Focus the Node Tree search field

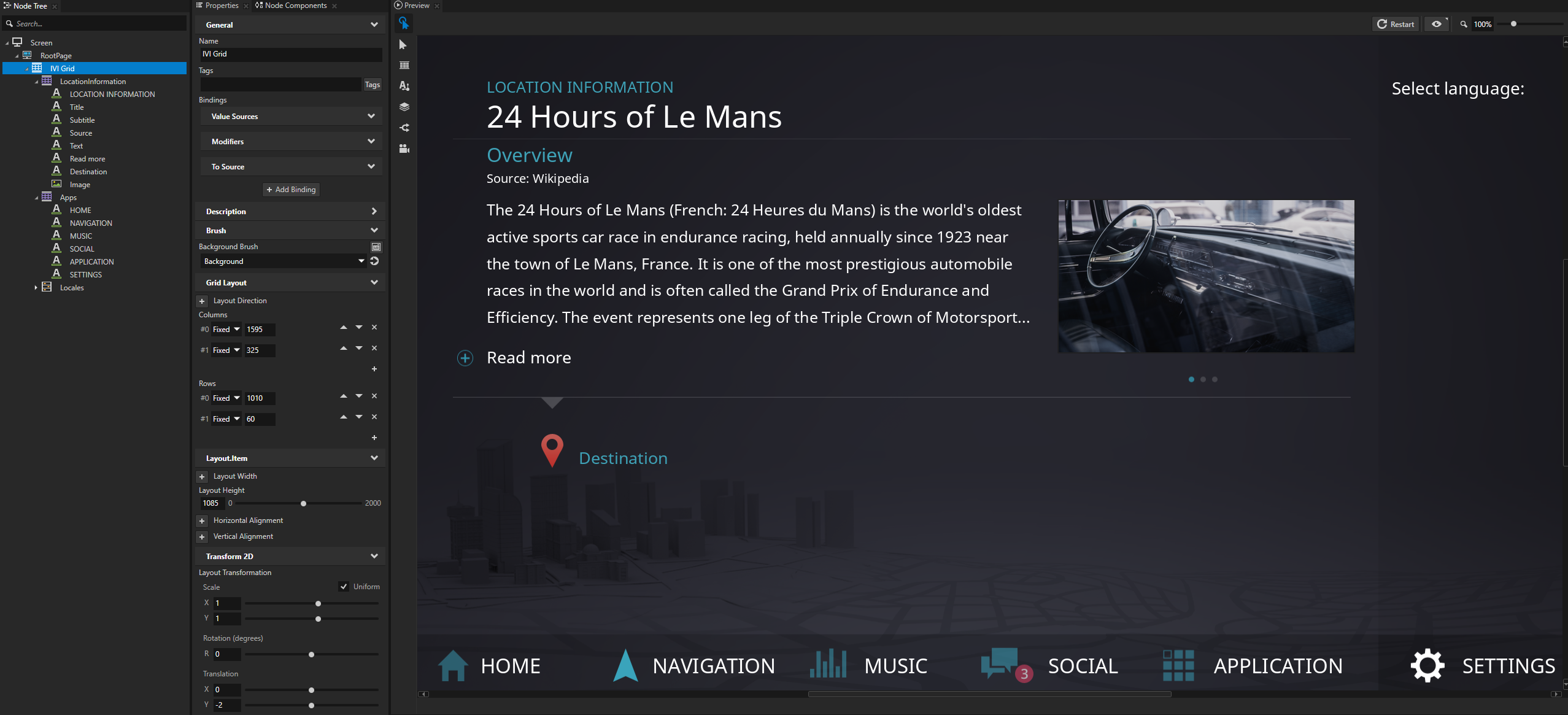coord(98,24)
